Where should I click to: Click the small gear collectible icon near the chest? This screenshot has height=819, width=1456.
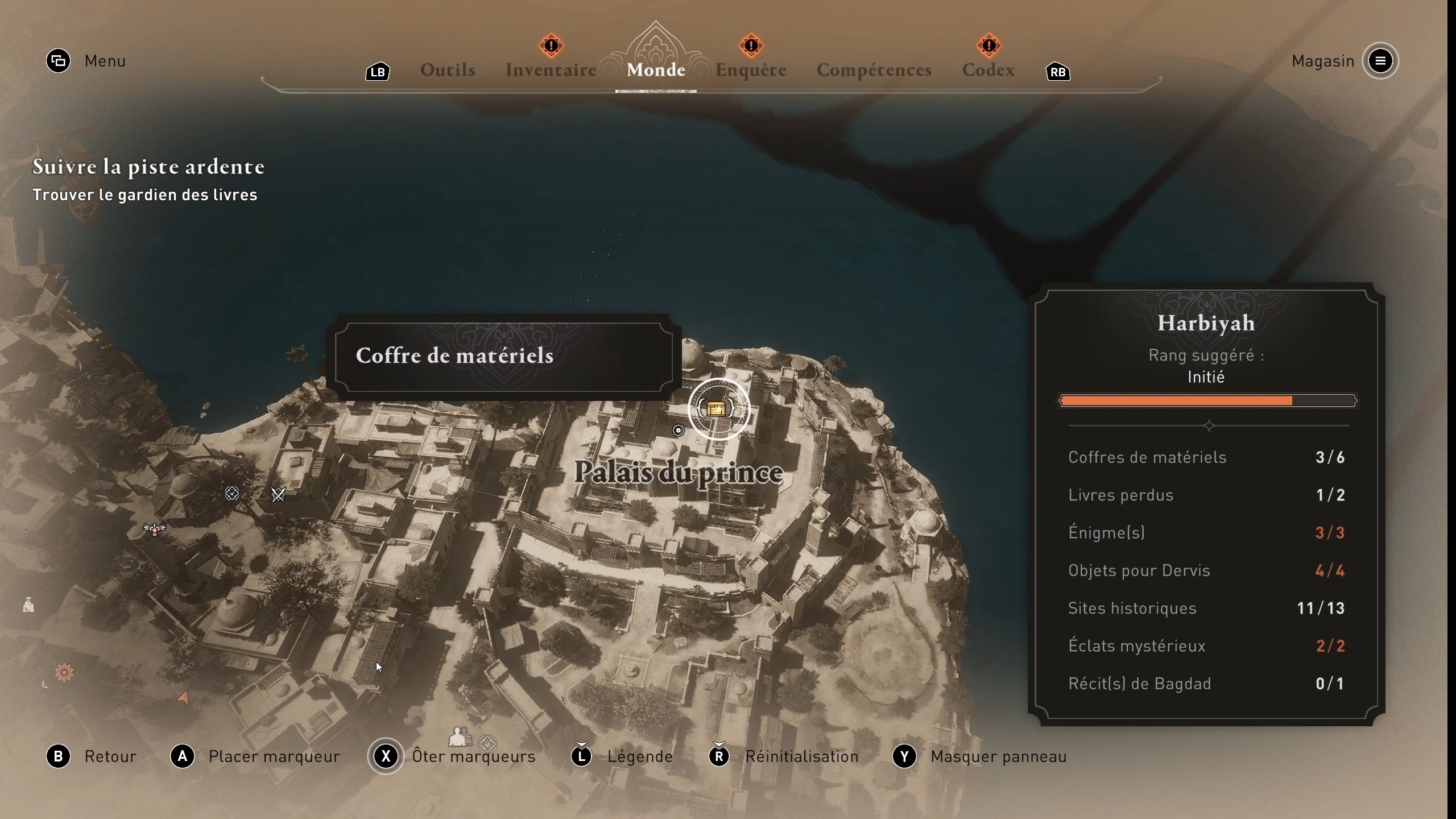click(x=678, y=431)
